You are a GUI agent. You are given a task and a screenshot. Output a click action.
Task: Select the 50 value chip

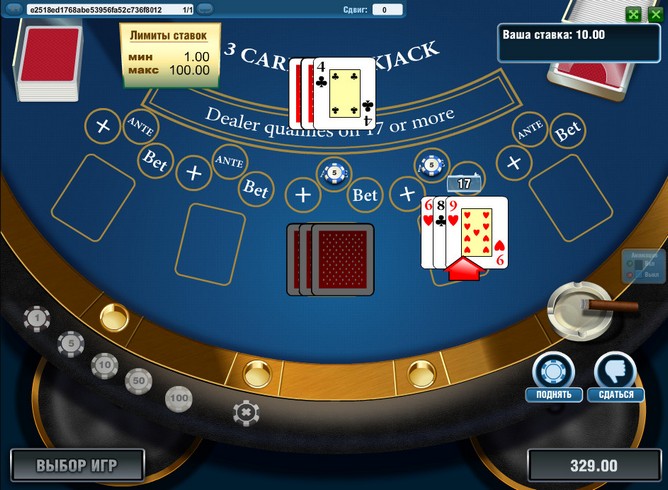pos(138,380)
